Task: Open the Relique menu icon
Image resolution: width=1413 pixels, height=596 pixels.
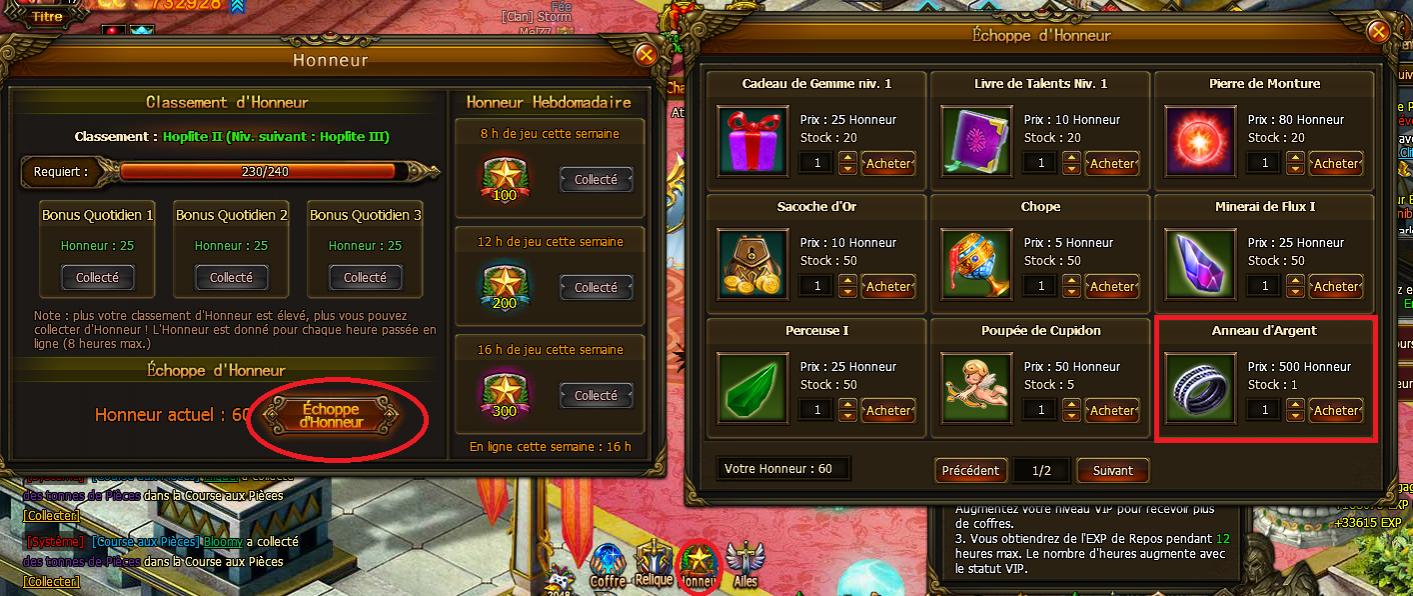Action: (x=654, y=564)
